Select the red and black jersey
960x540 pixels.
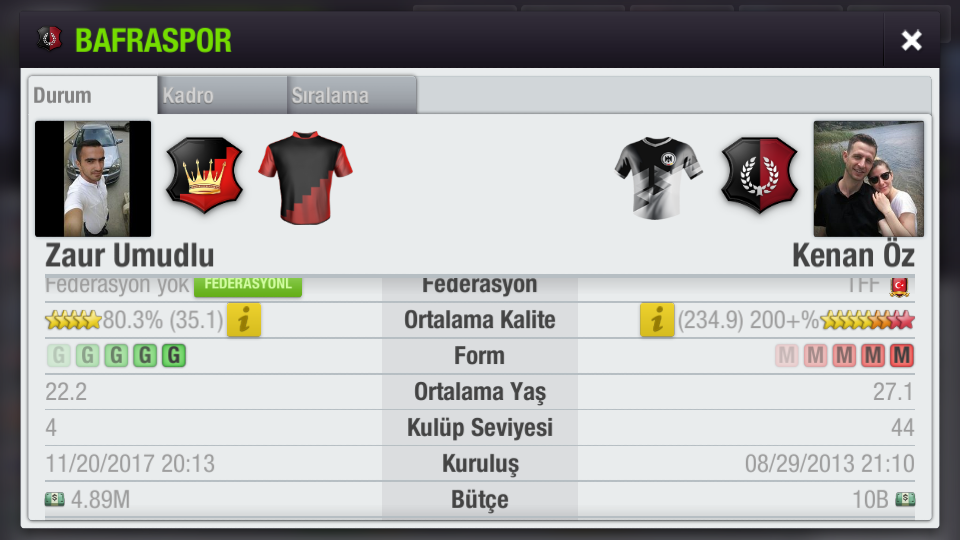pyautogui.click(x=305, y=176)
